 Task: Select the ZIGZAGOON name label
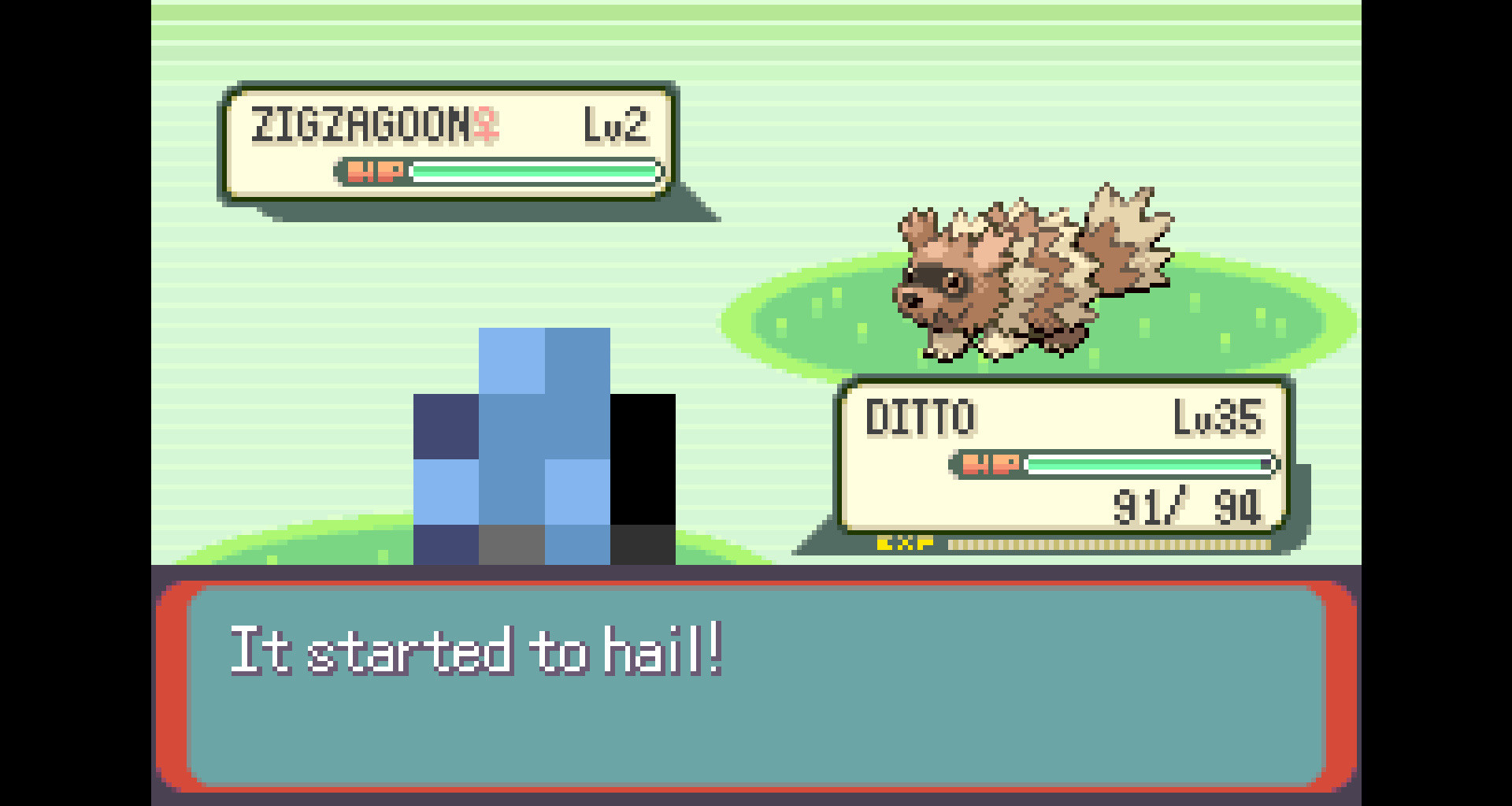coord(362,122)
